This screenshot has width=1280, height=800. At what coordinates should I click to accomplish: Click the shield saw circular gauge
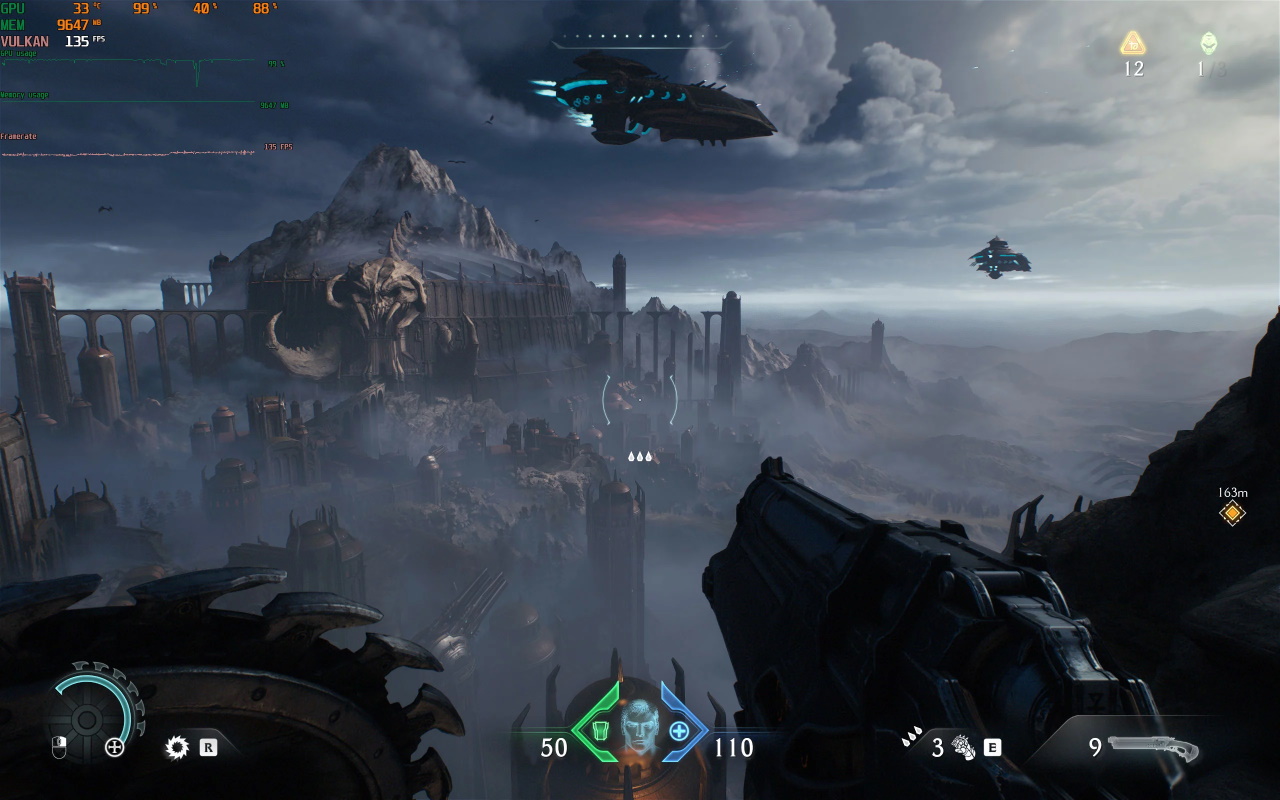click(88, 718)
